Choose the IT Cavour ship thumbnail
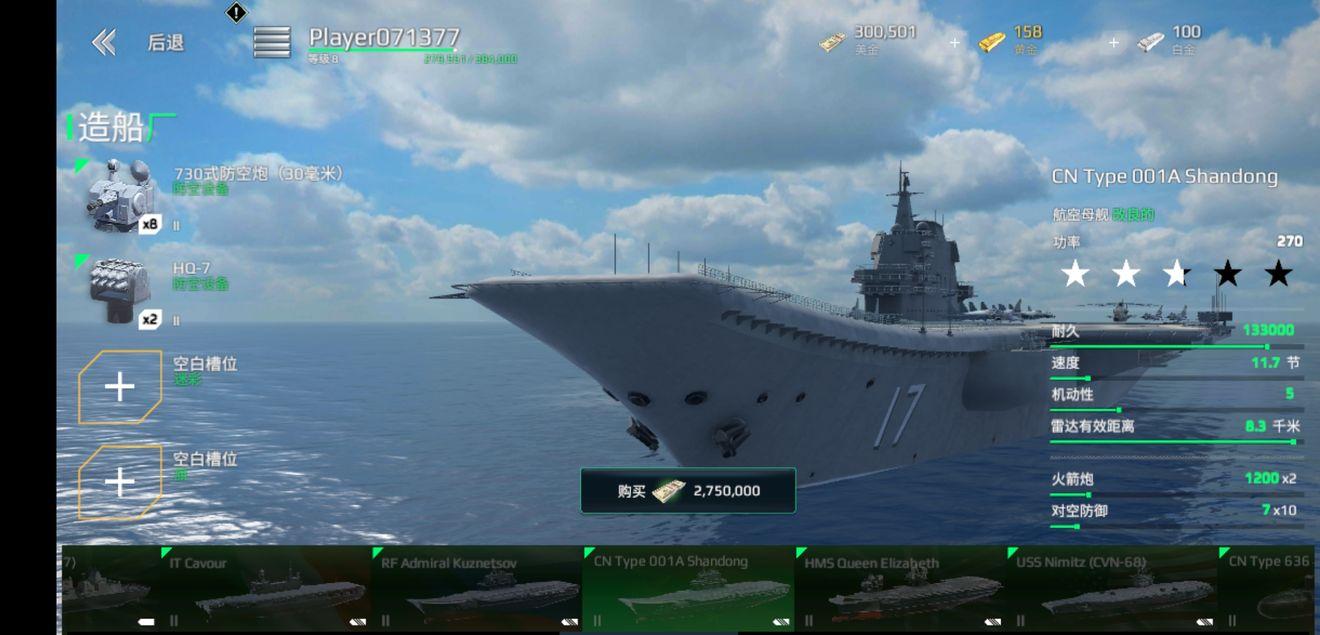Viewport: 1320px width, 635px height. (265, 588)
